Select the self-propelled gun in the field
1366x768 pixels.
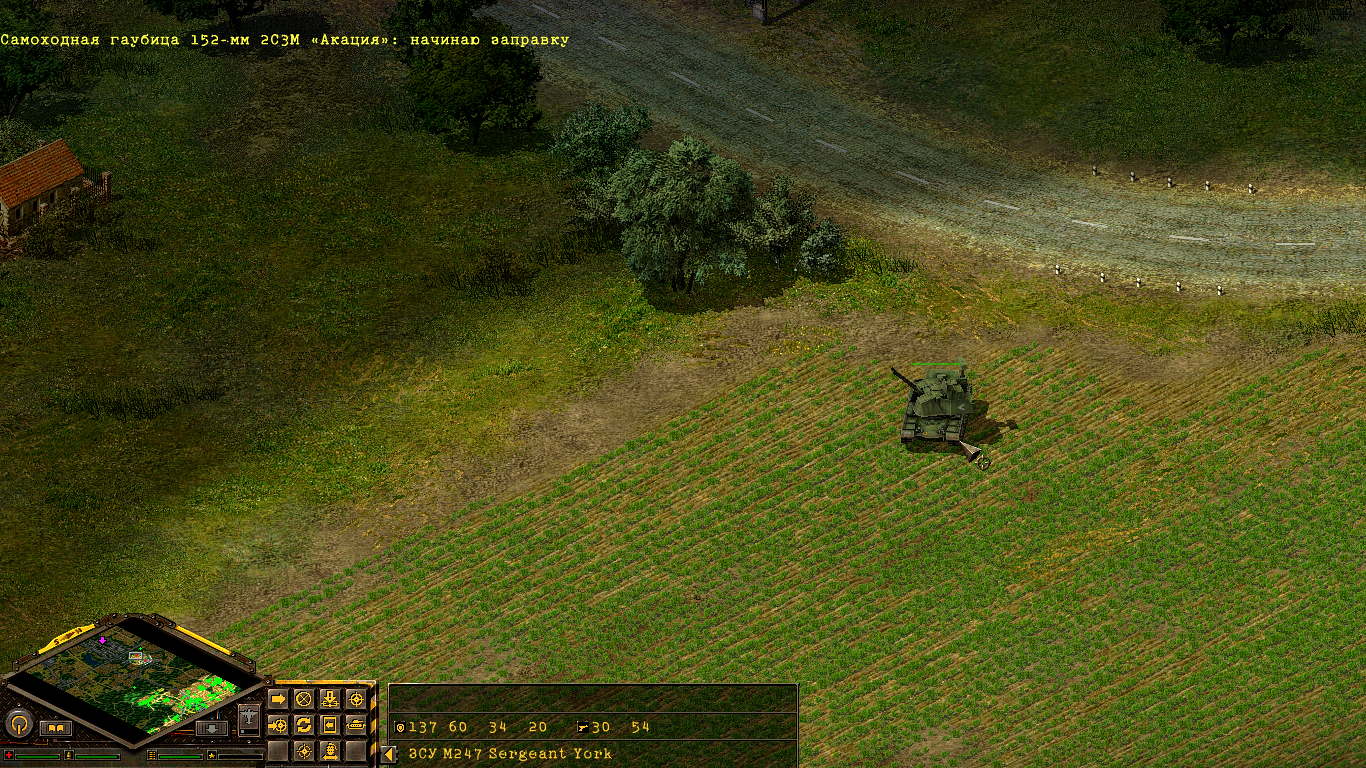(x=935, y=405)
